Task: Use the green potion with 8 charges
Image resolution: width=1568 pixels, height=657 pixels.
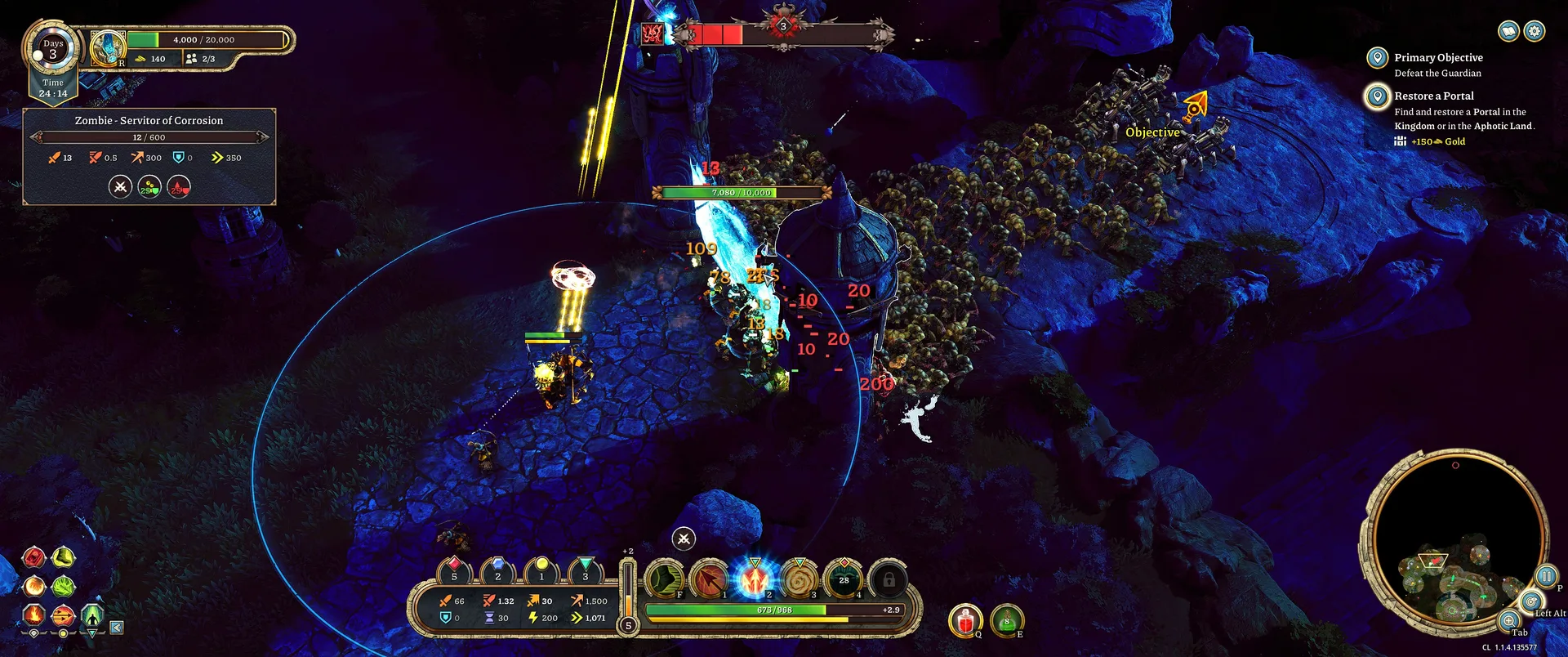Action: (x=1007, y=621)
